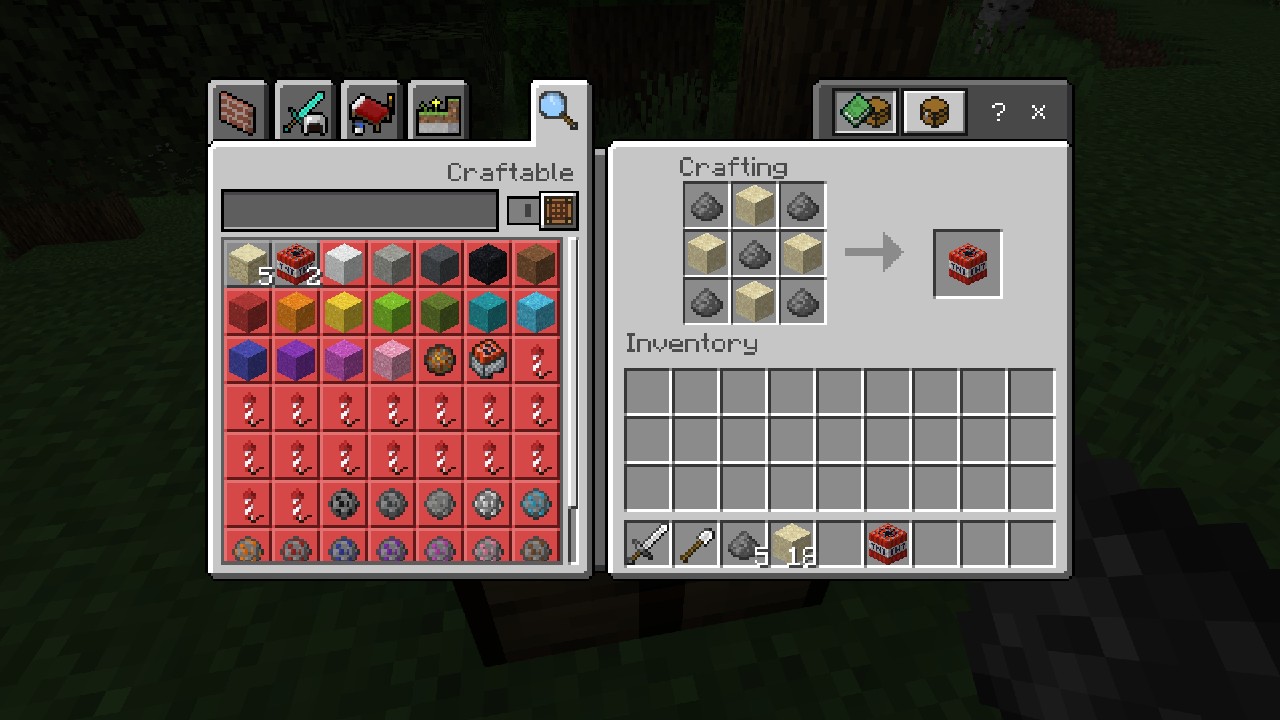The width and height of the screenshot is (1280, 720).
Task: Select the wooden shovel in the hotbar
Action: click(x=696, y=543)
